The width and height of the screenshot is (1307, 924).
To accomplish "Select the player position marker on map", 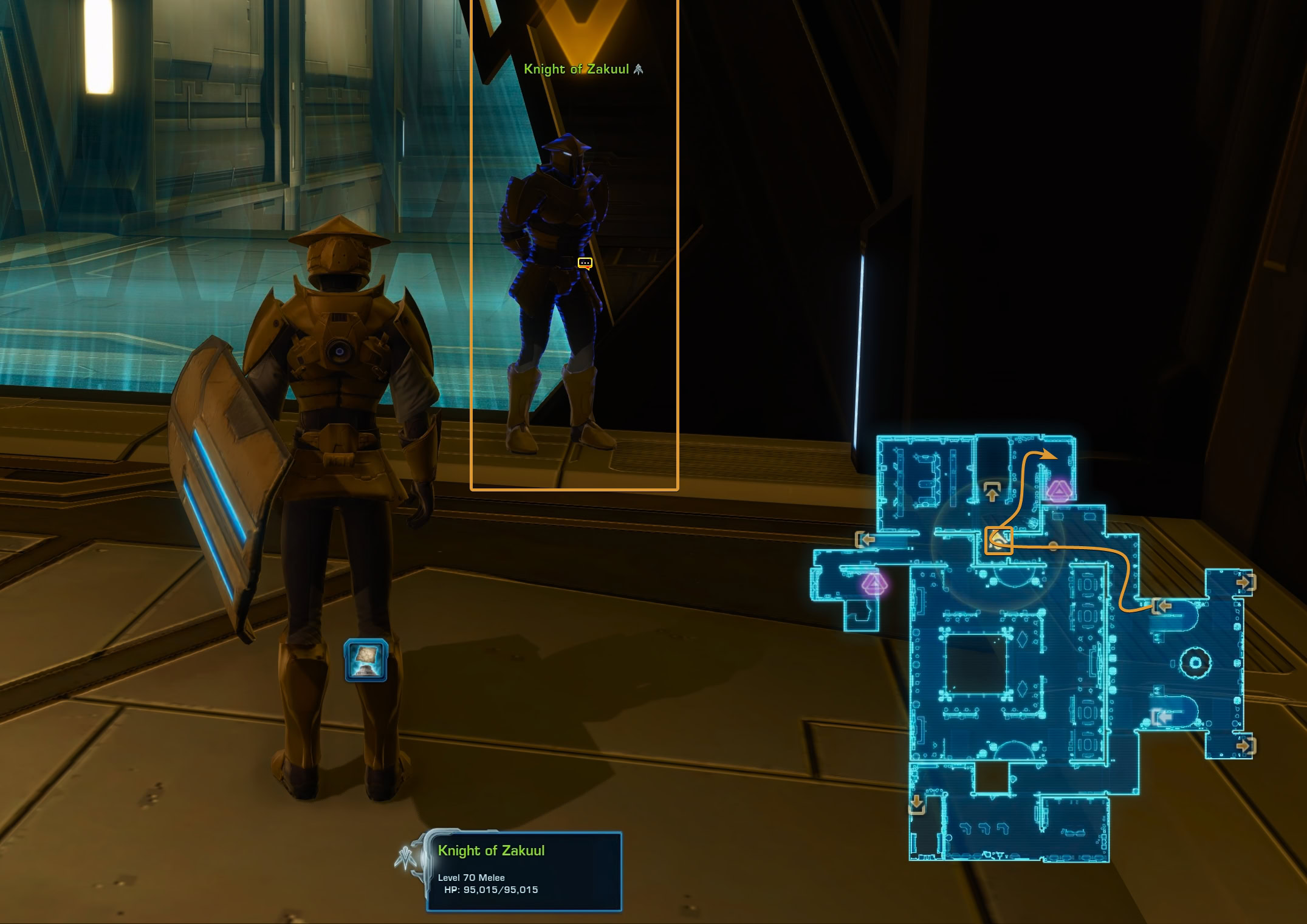I will pos(998,540).
